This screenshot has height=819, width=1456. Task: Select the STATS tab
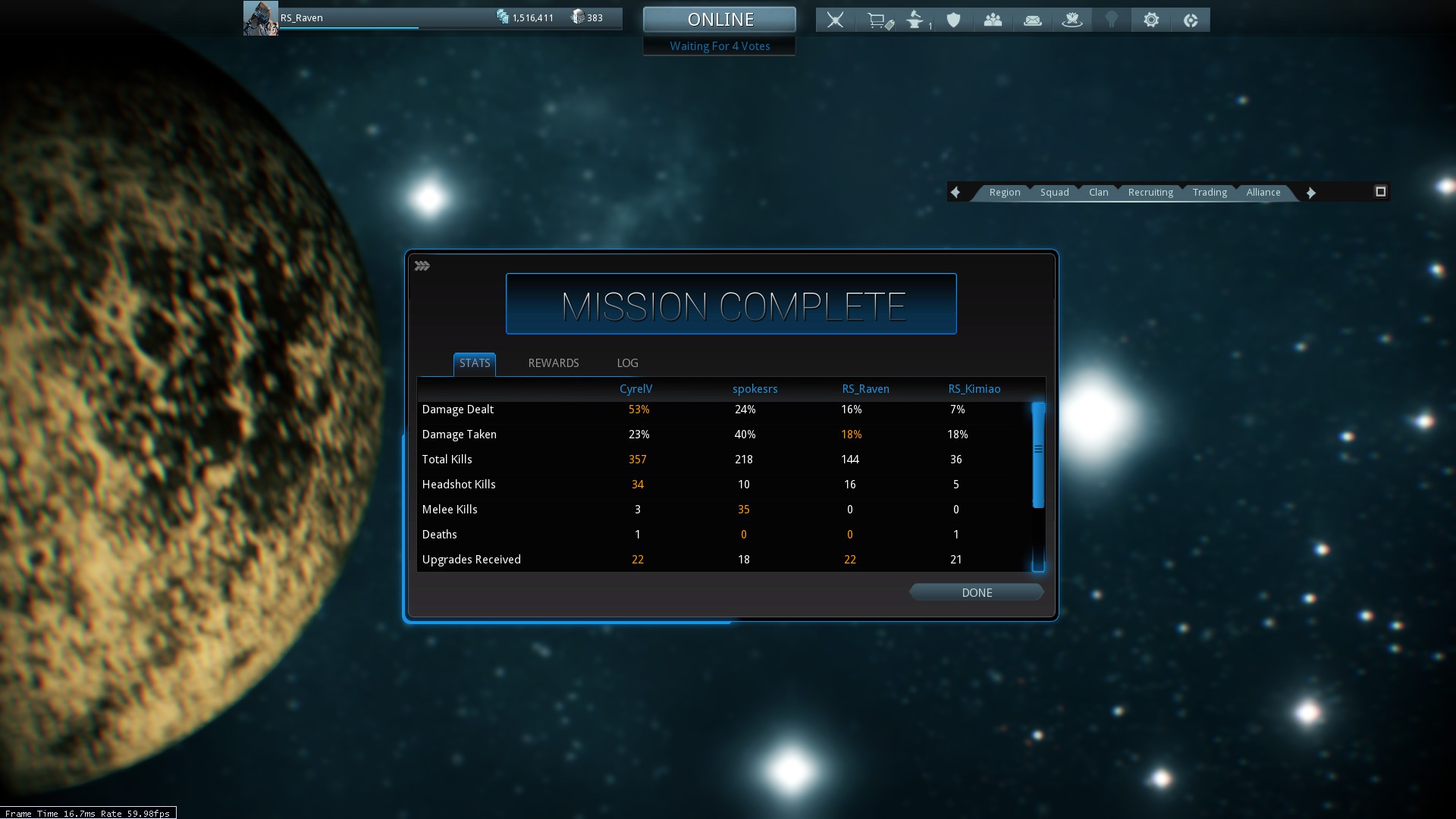(x=475, y=363)
